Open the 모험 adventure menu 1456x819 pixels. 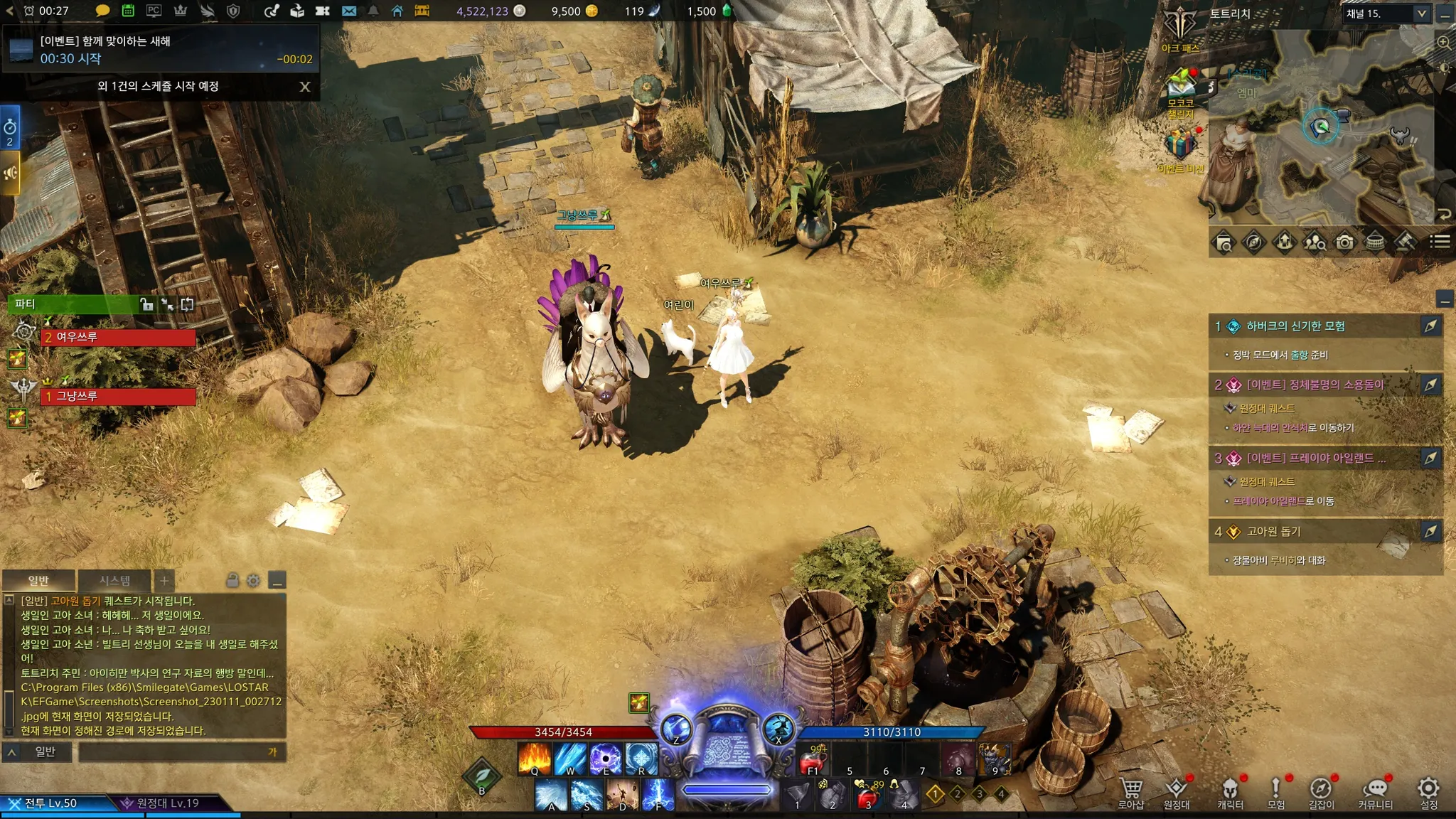[1276, 792]
